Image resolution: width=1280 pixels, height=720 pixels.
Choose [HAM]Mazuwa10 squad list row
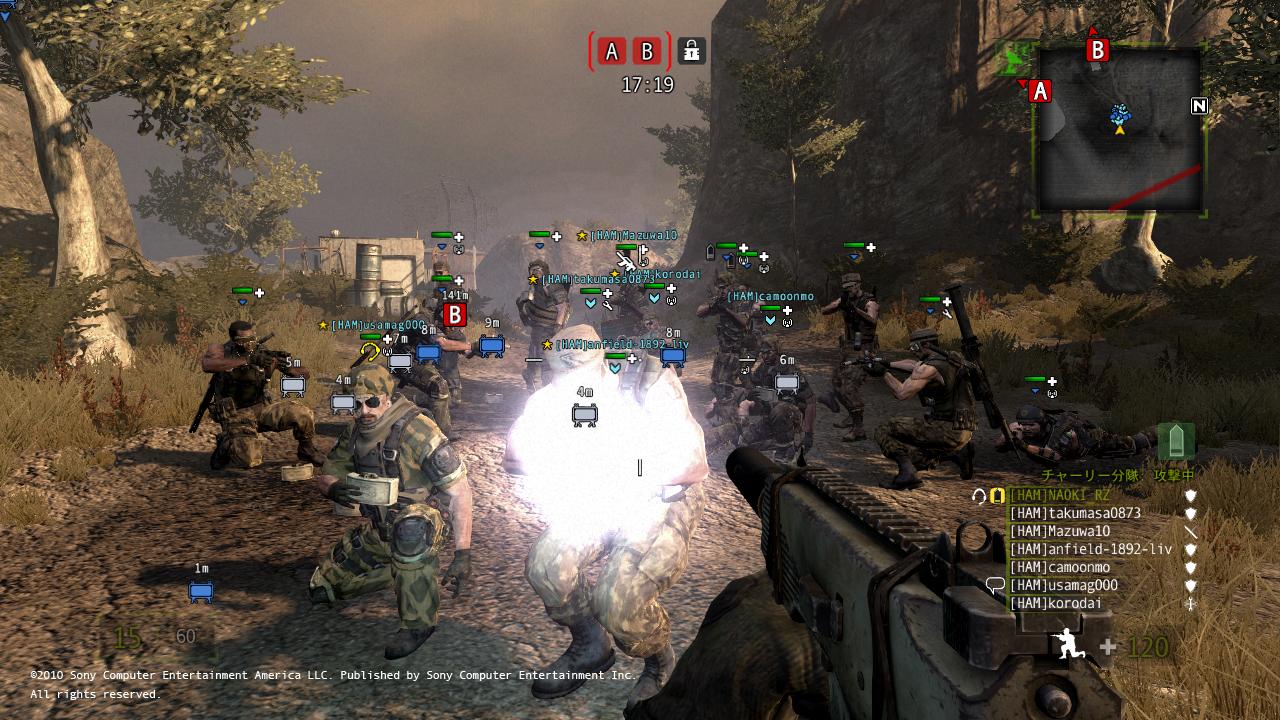pyautogui.click(x=1059, y=531)
